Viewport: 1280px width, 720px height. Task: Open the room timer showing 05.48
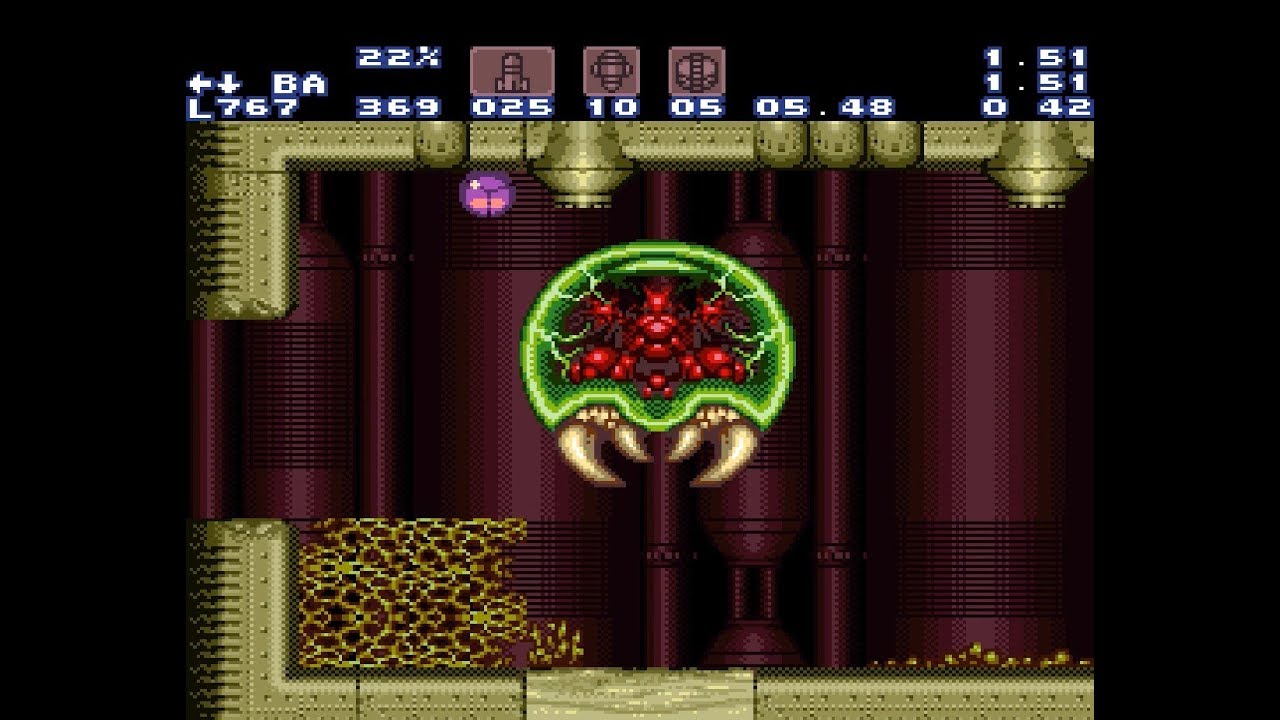click(x=824, y=108)
